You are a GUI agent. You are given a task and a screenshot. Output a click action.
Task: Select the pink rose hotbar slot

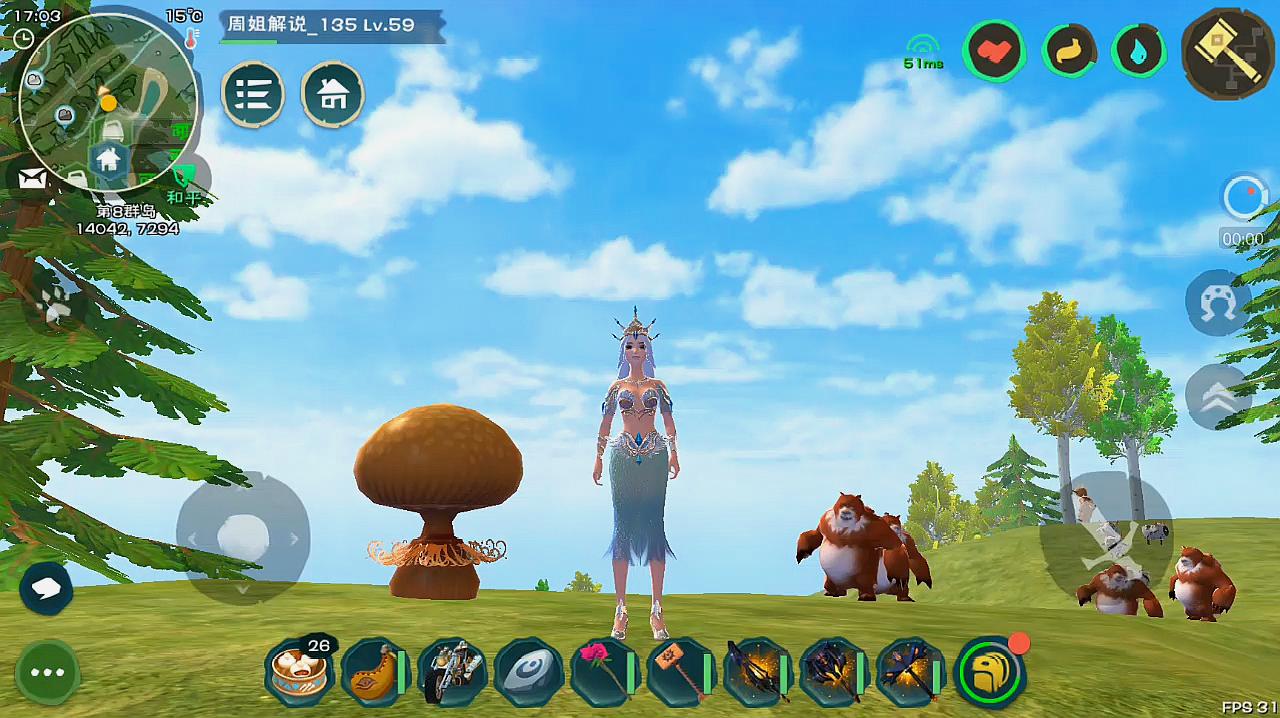pyautogui.click(x=603, y=672)
